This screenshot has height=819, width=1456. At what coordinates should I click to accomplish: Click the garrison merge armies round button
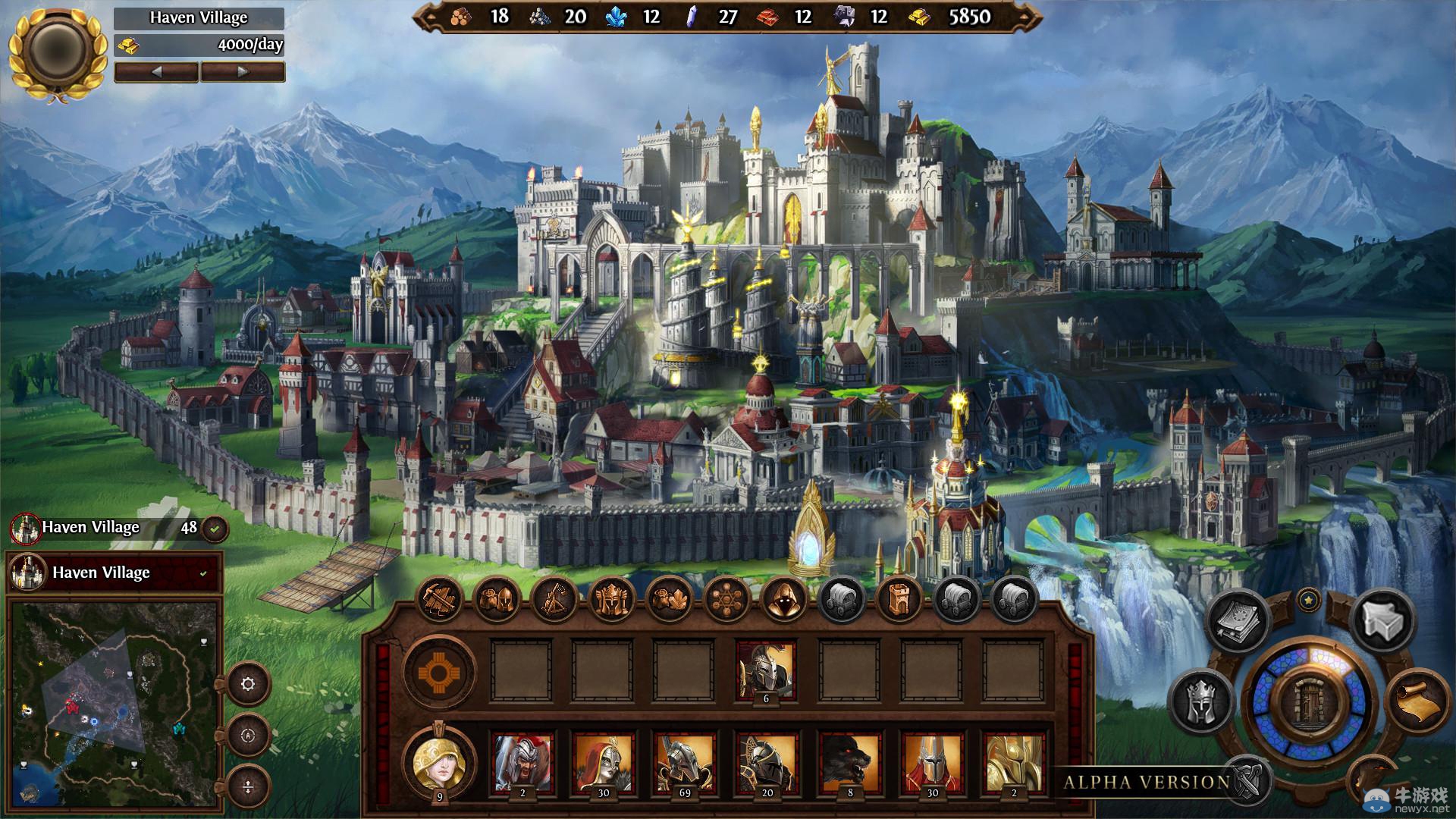point(439,672)
